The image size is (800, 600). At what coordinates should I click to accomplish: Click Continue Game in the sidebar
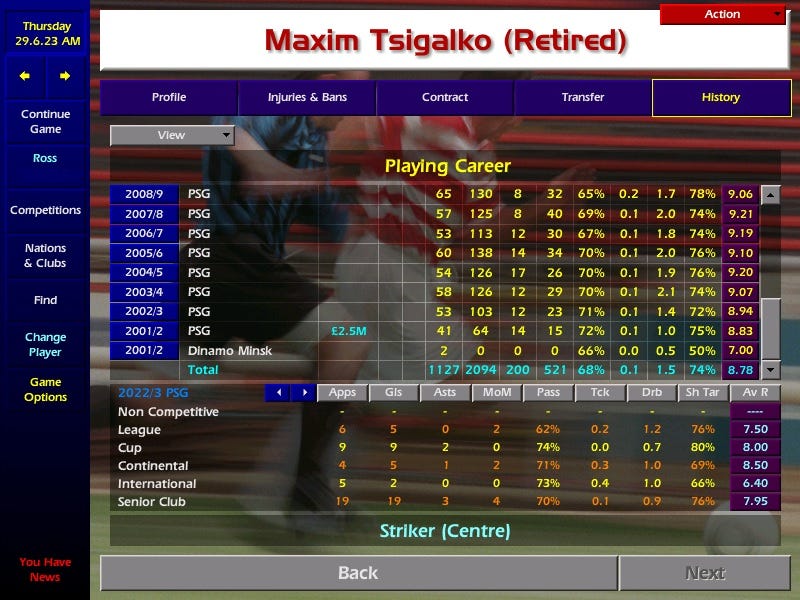(45, 121)
